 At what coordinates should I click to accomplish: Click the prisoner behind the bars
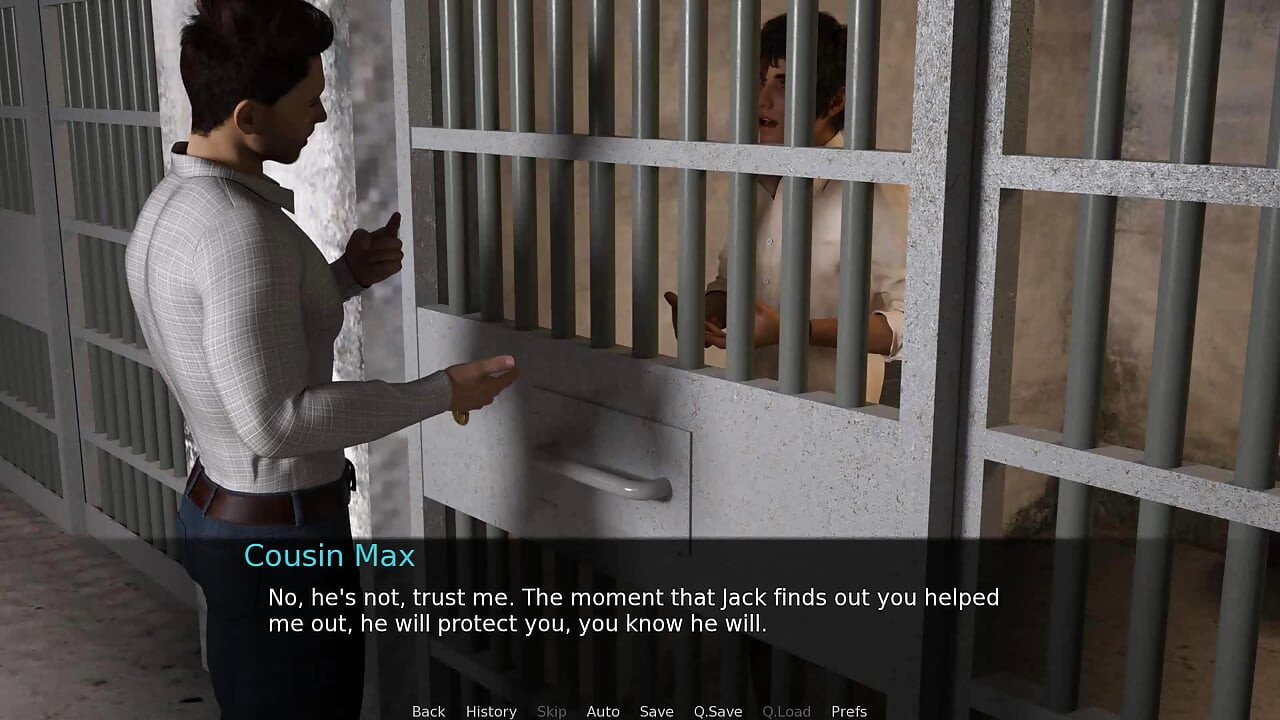point(790,150)
